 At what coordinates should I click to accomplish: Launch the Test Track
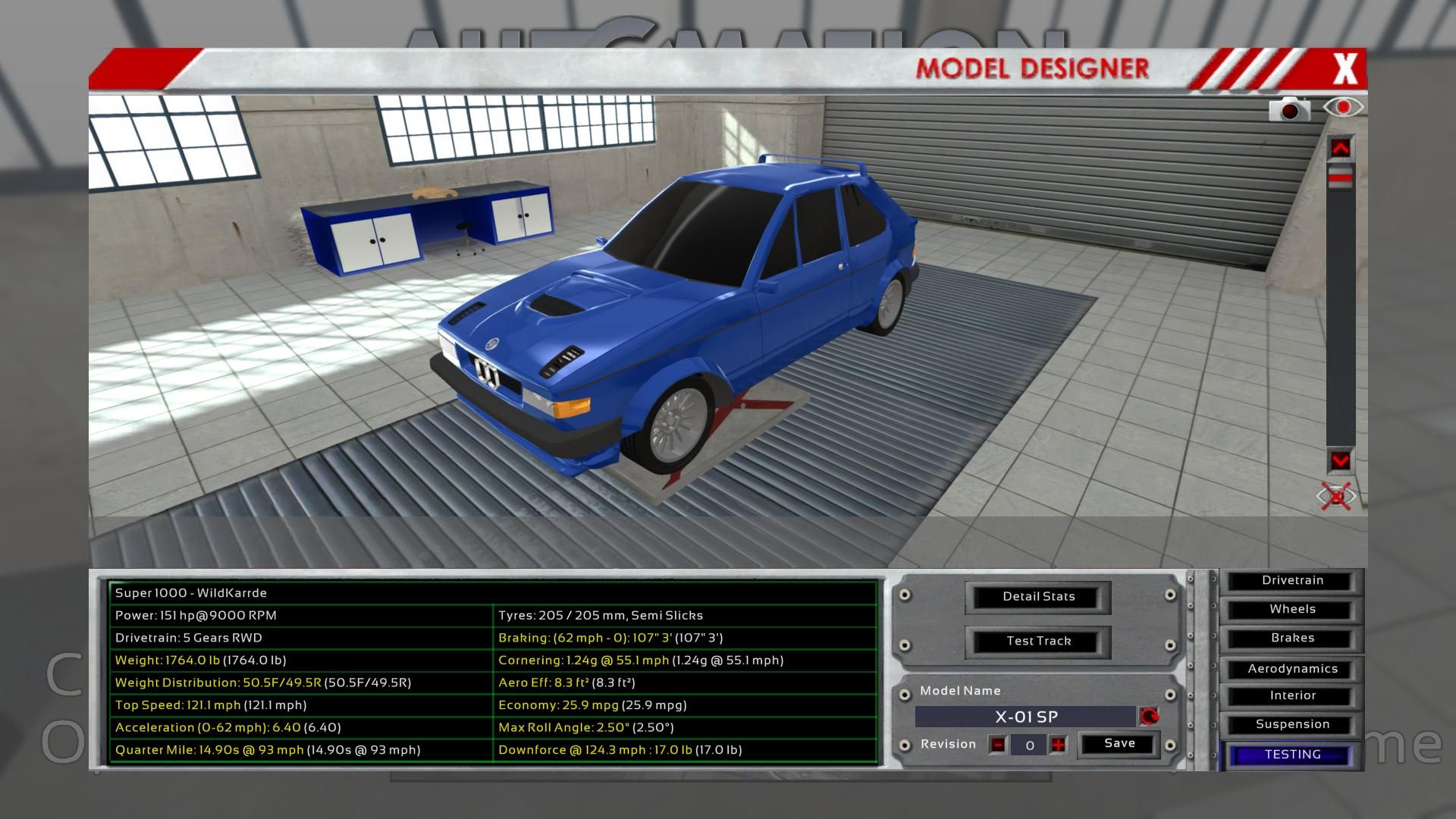point(1038,641)
